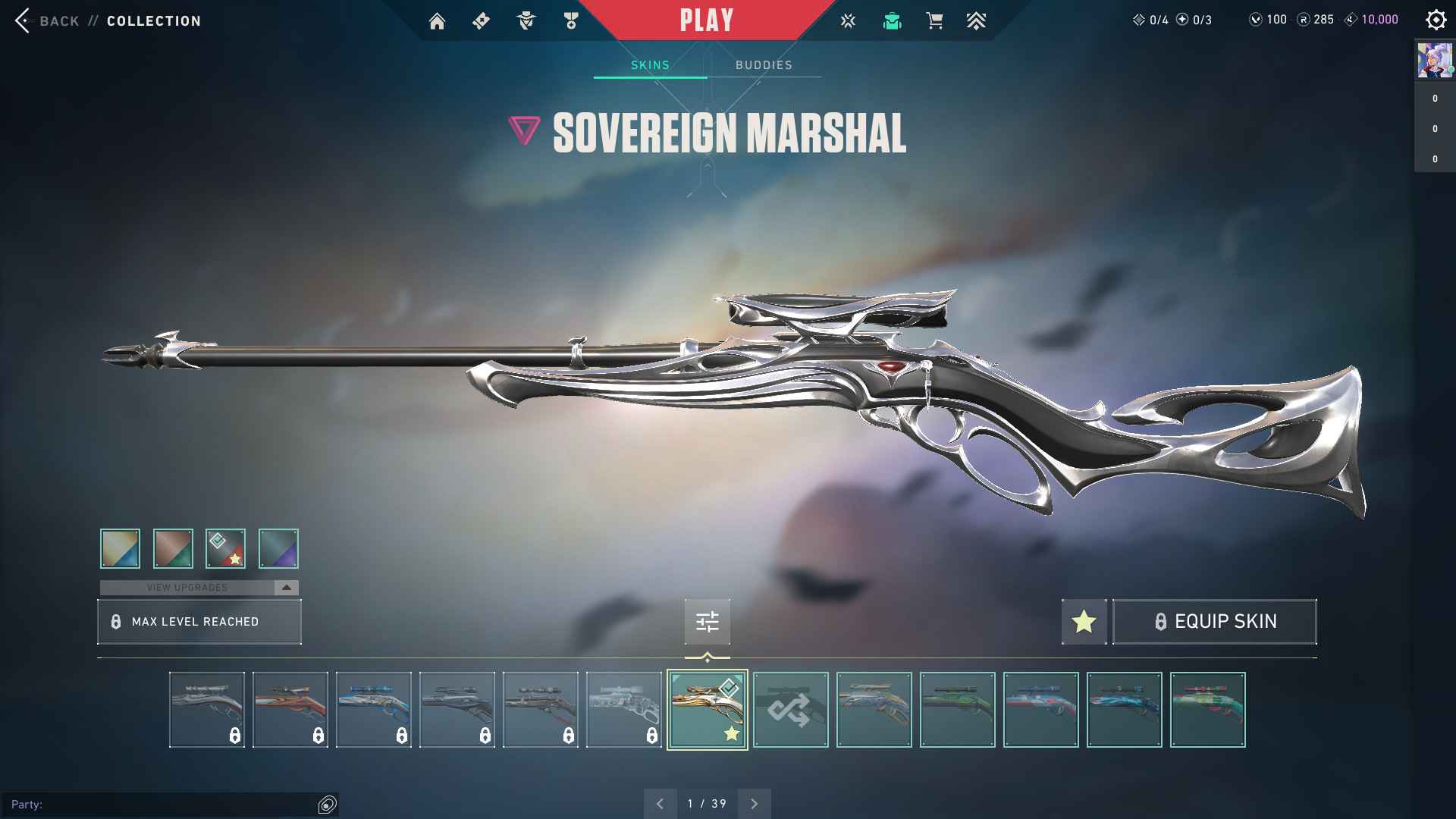
Task: Open the player avatar portrait
Action: (1434, 60)
